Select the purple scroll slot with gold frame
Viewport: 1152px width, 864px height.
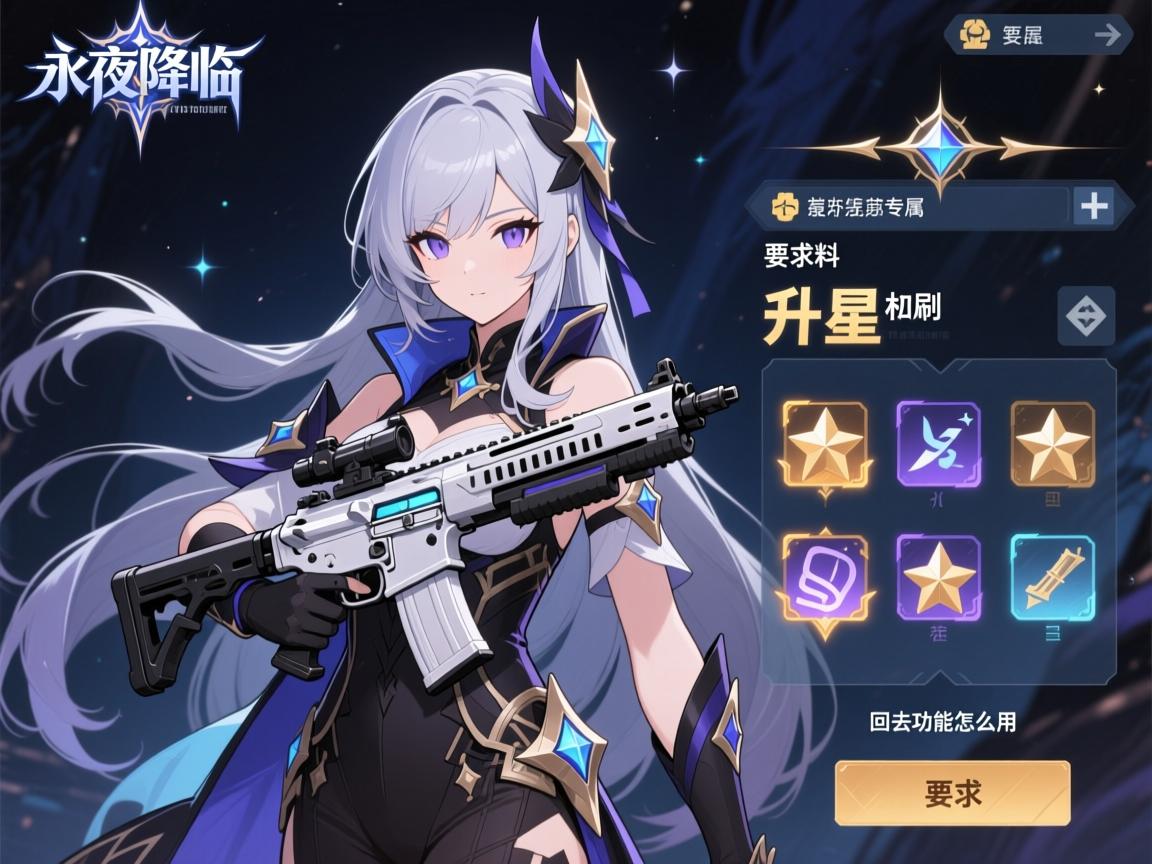(824, 578)
